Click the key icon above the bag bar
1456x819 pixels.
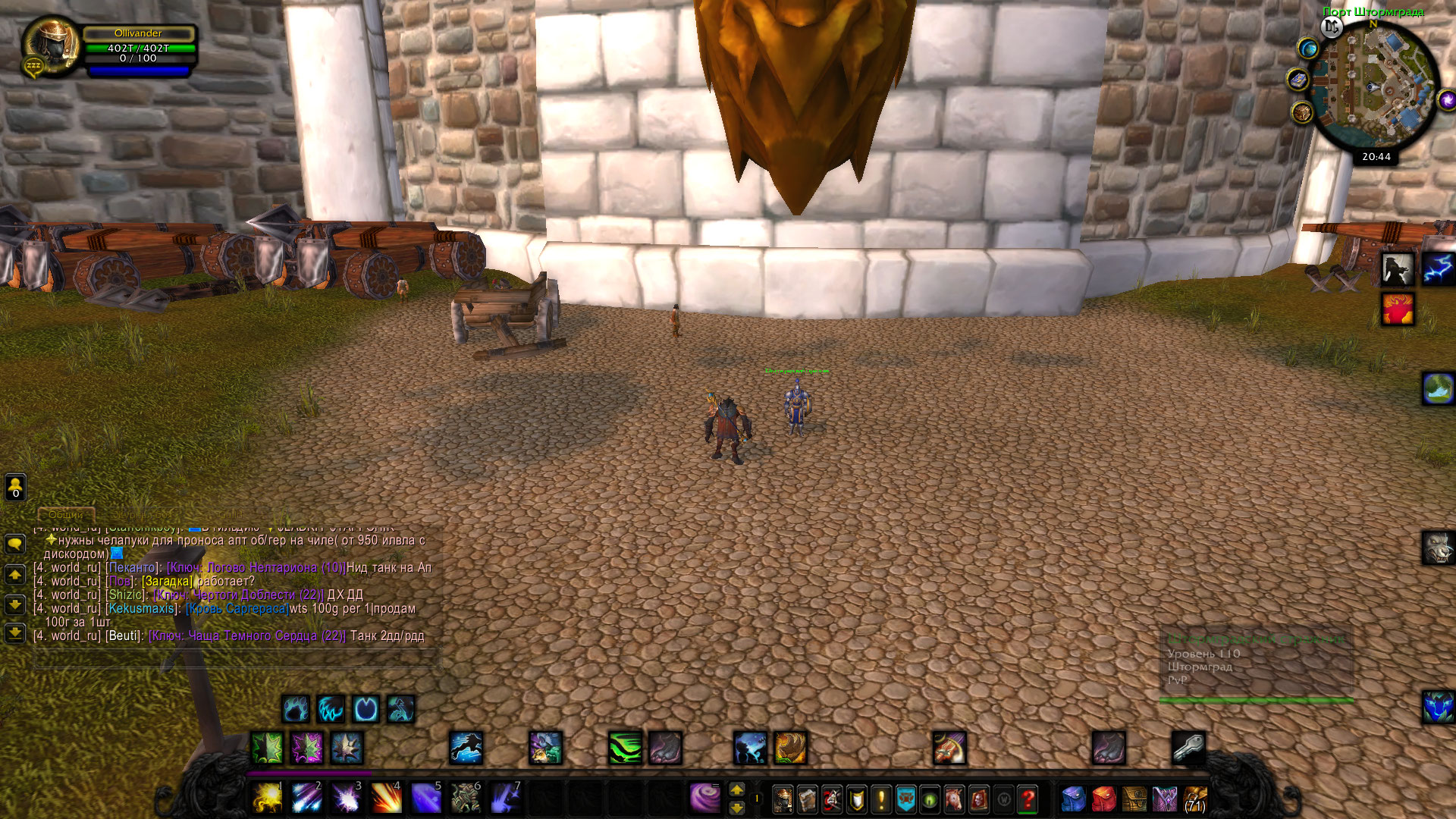tap(1188, 748)
